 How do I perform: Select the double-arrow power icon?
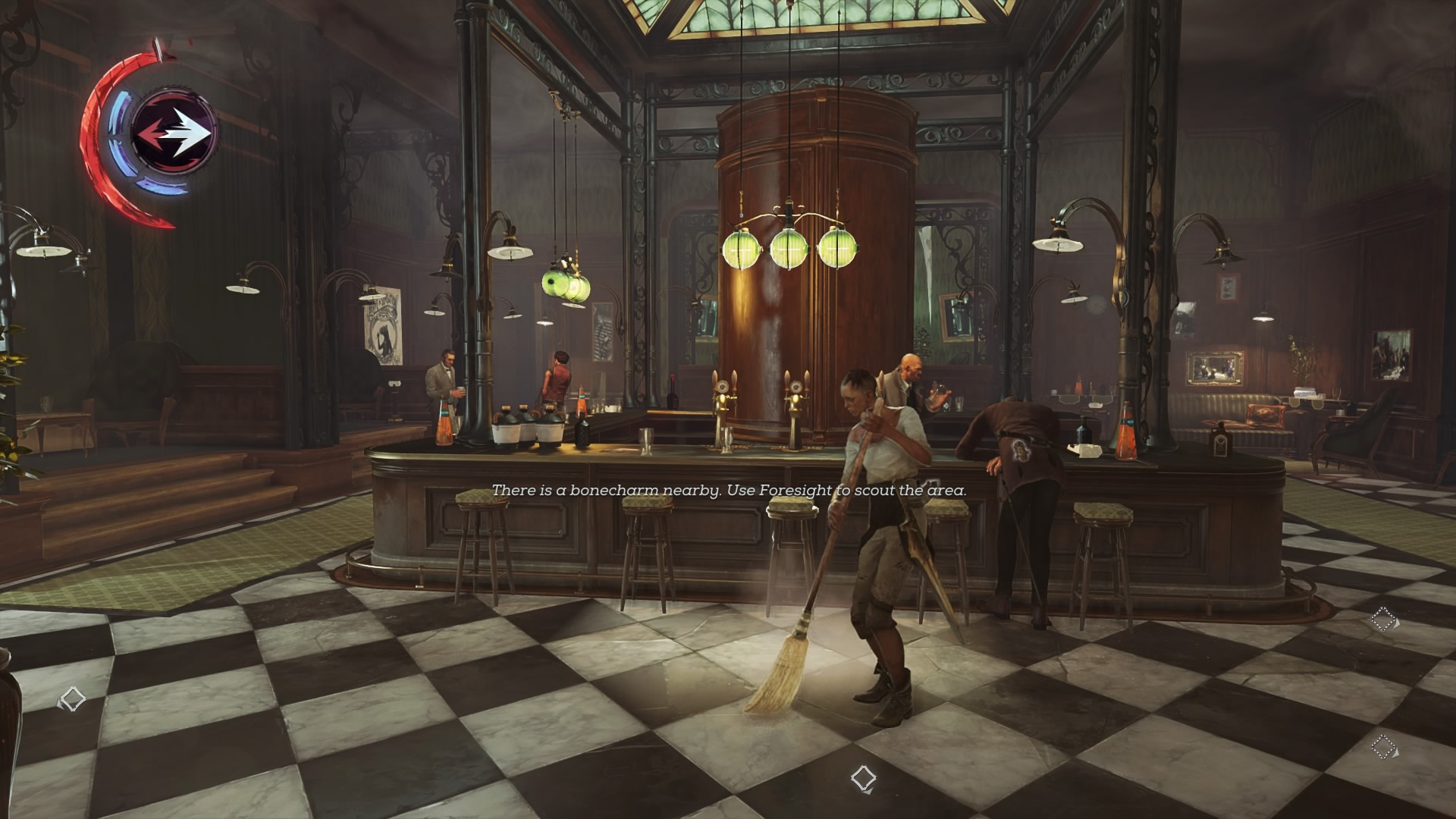(174, 133)
